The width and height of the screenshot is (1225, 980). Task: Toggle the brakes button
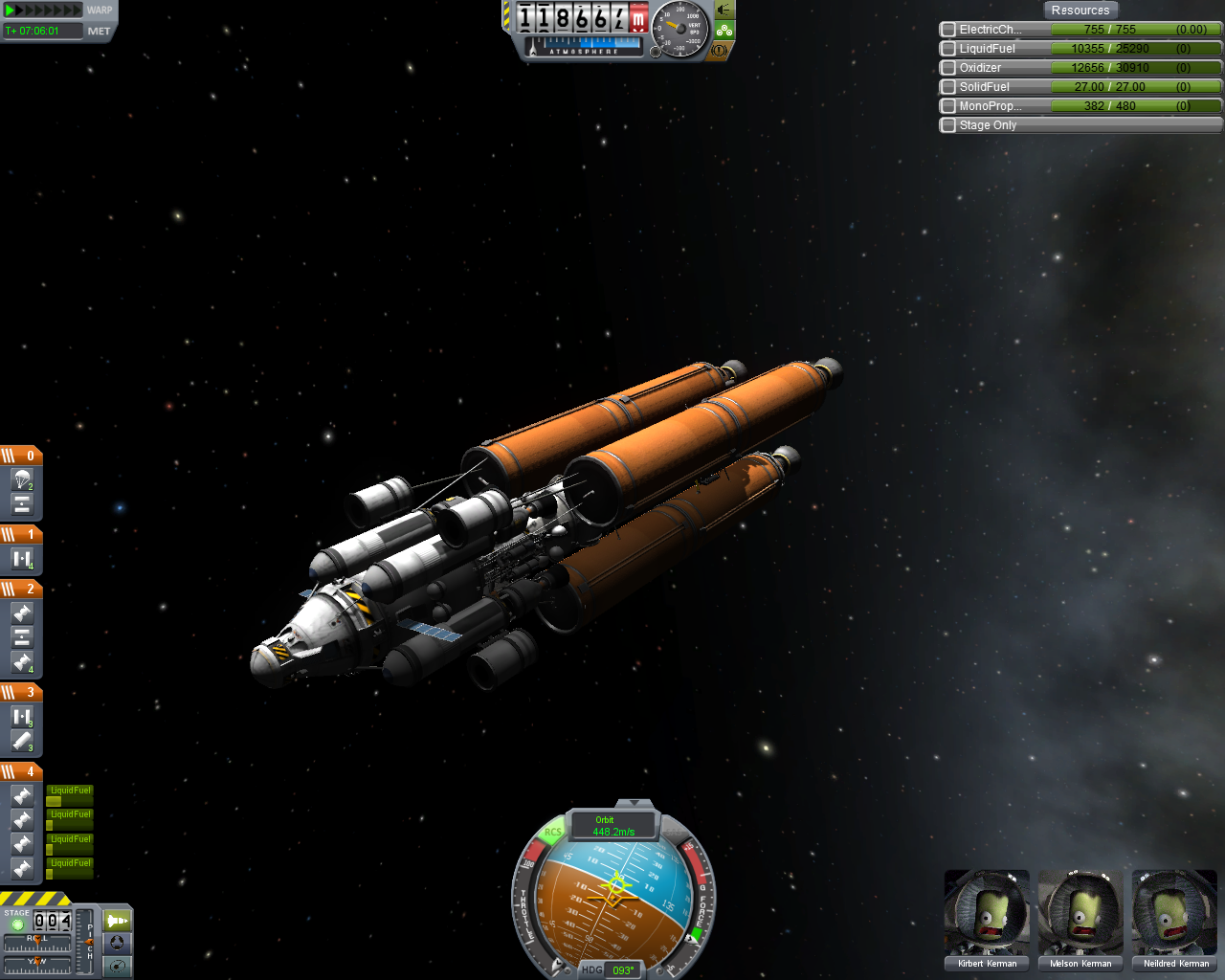point(720,50)
